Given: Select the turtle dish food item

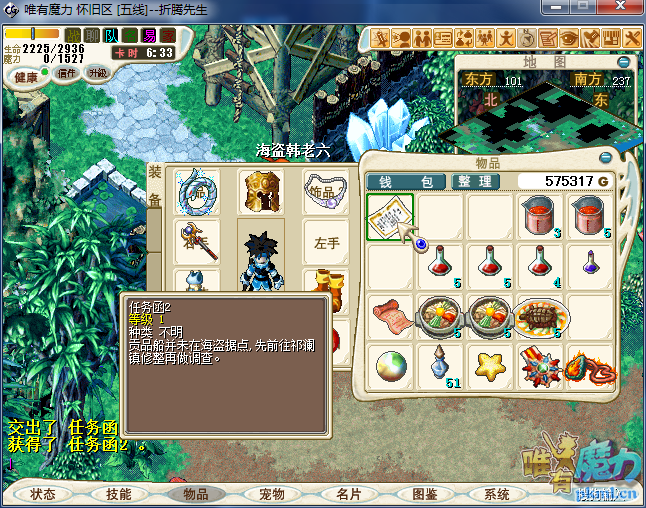Looking at the screenshot, I should coord(541,315).
